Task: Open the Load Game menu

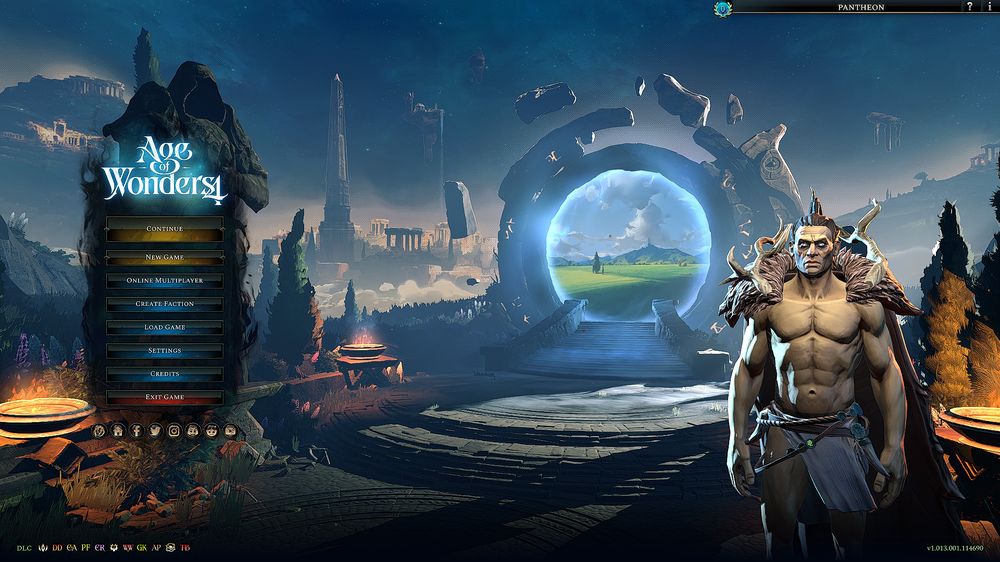Action: 165,327
